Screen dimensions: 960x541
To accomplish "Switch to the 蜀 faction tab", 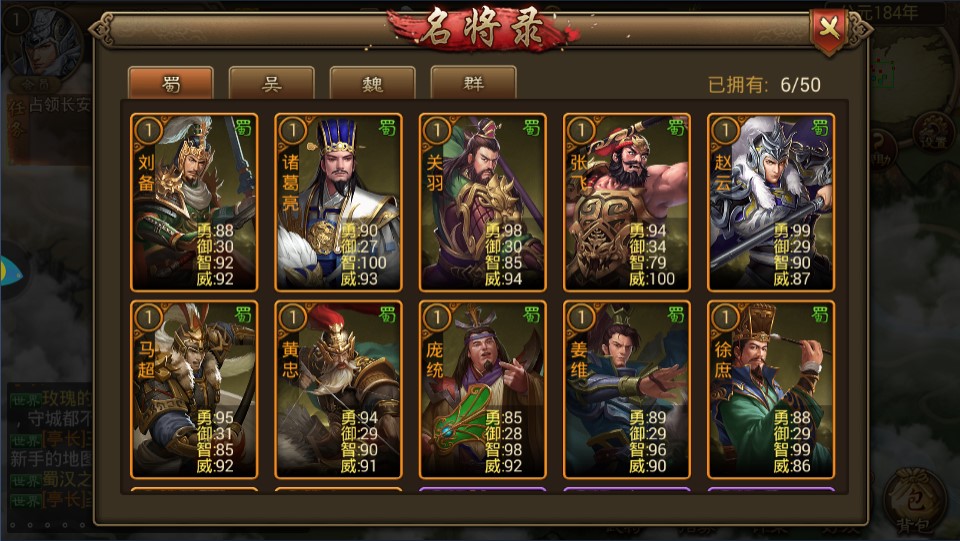I will point(171,83).
